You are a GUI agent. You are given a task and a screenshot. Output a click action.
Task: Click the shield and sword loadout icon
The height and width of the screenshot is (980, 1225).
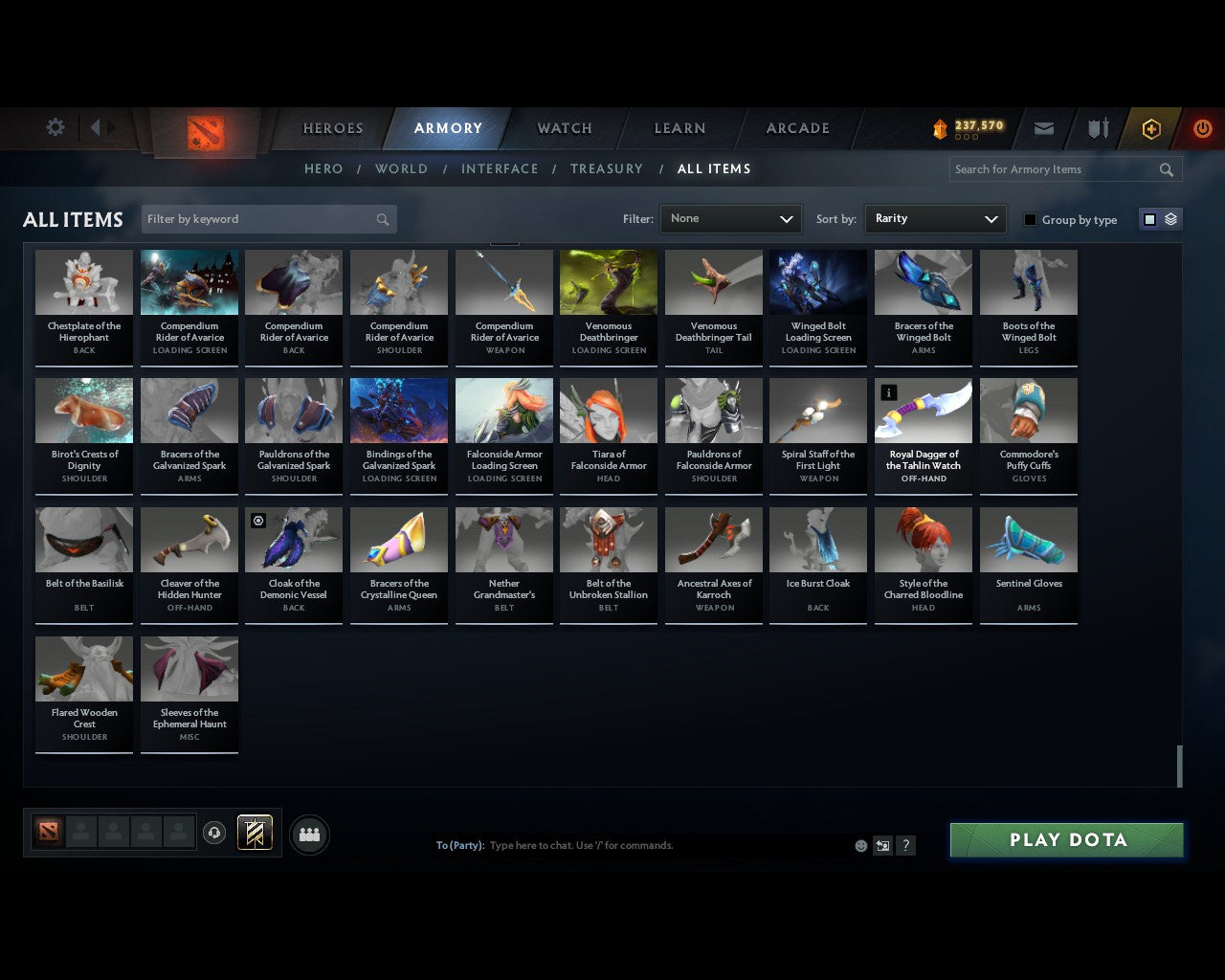click(1097, 127)
